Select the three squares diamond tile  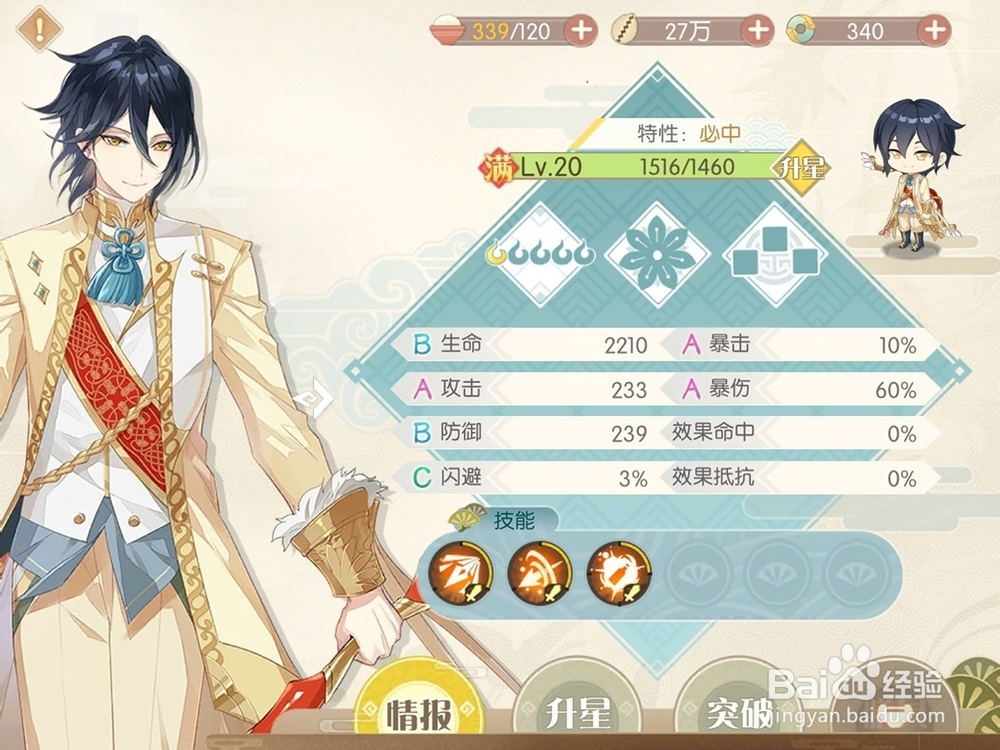(775, 254)
